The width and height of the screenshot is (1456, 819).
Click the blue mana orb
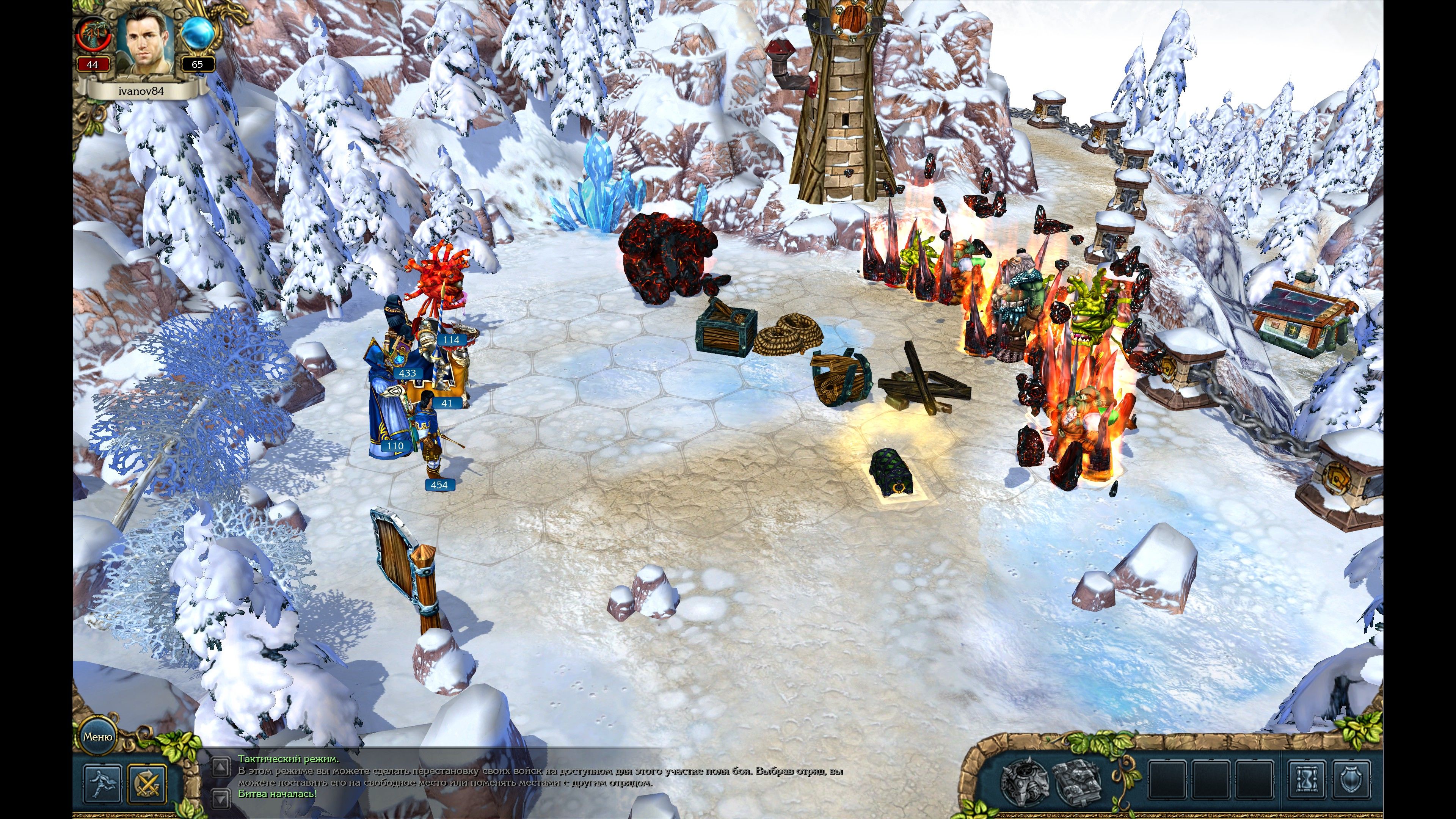(x=198, y=34)
